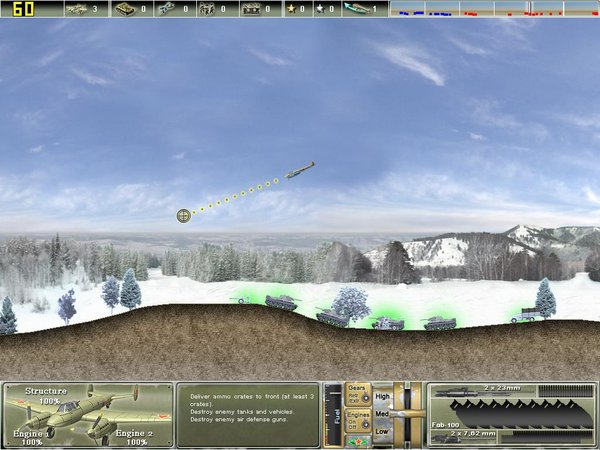Set throttle to Low

tap(383, 432)
